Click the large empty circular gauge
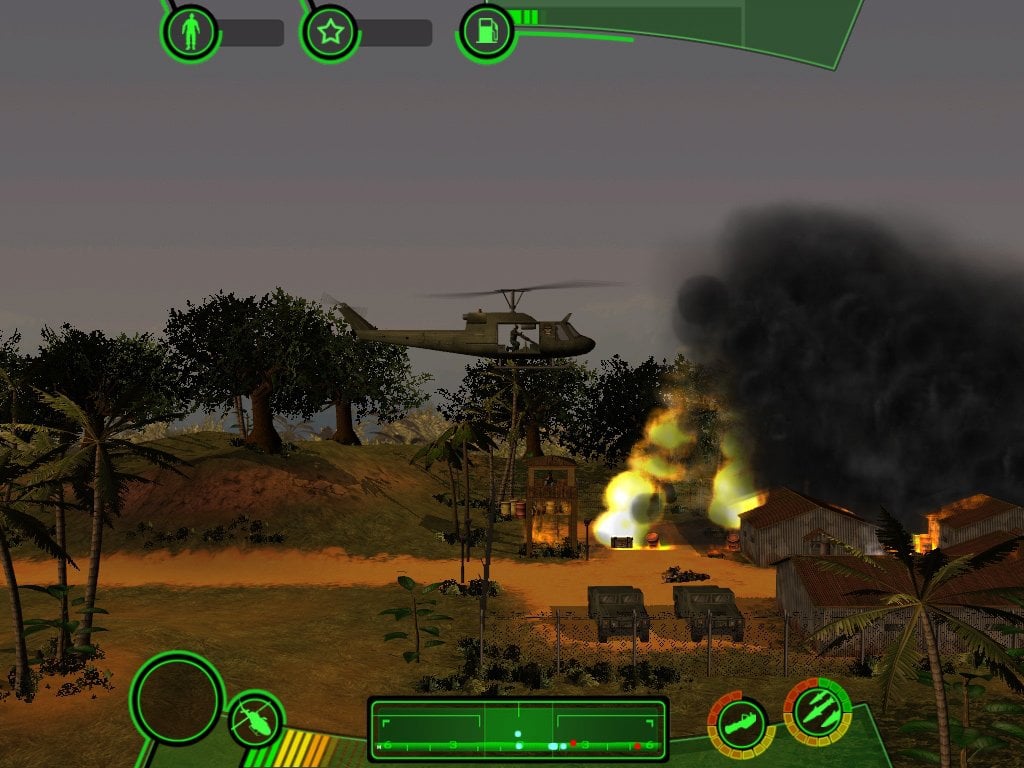The image size is (1024, 768). [177, 698]
